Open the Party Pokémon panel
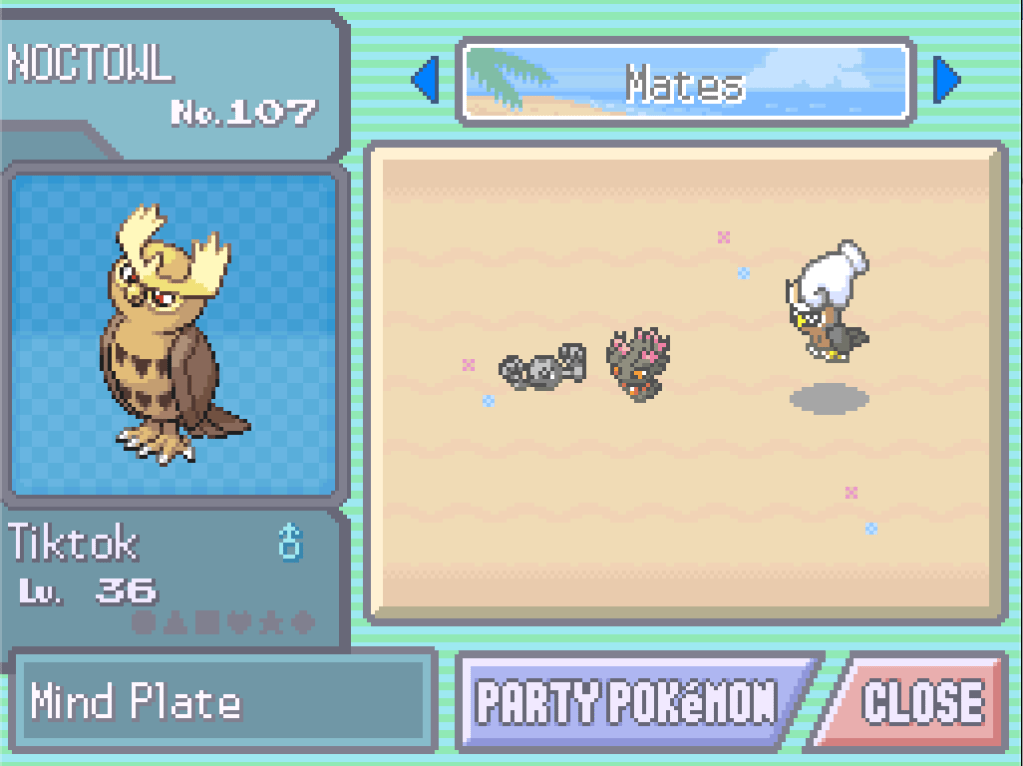 point(628,703)
